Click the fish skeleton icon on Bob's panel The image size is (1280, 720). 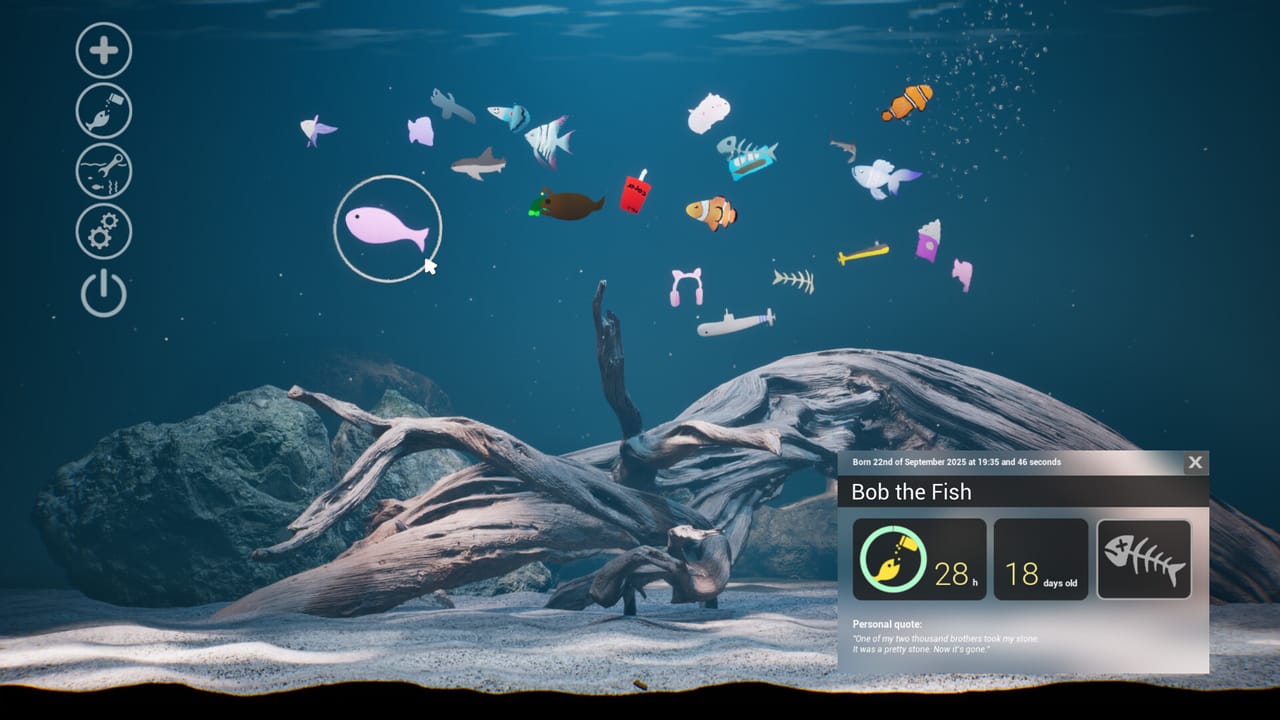click(x=1143, y=558)
